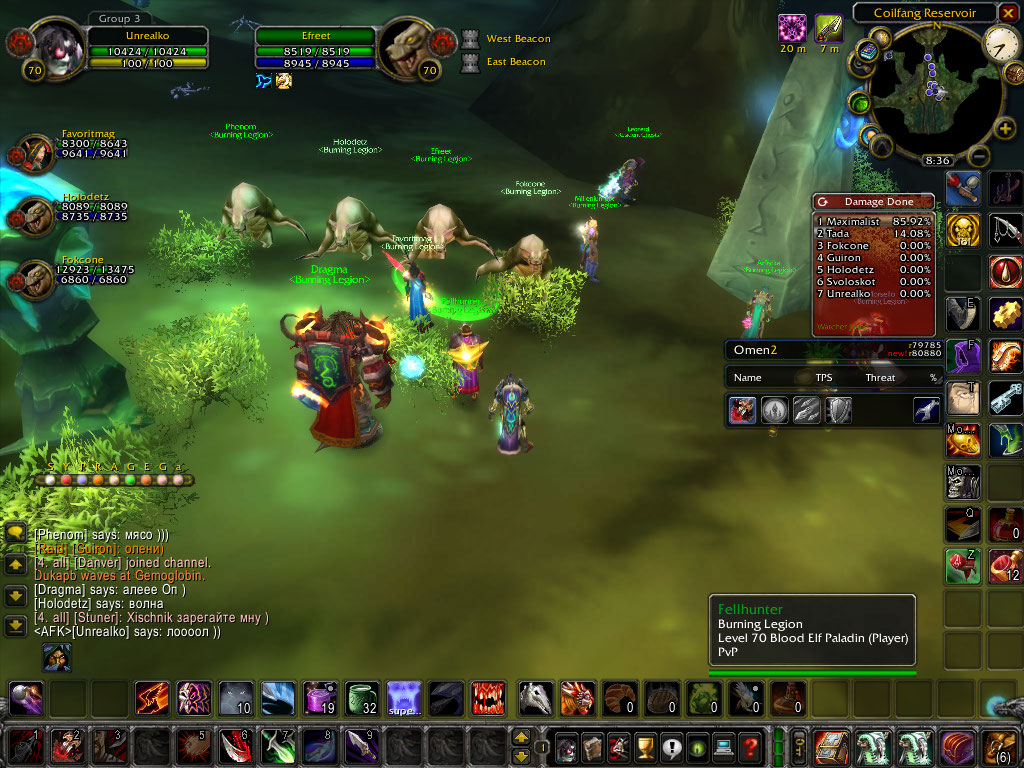
Task: Use the green mug item with 32 count
Action: point(361,697)
